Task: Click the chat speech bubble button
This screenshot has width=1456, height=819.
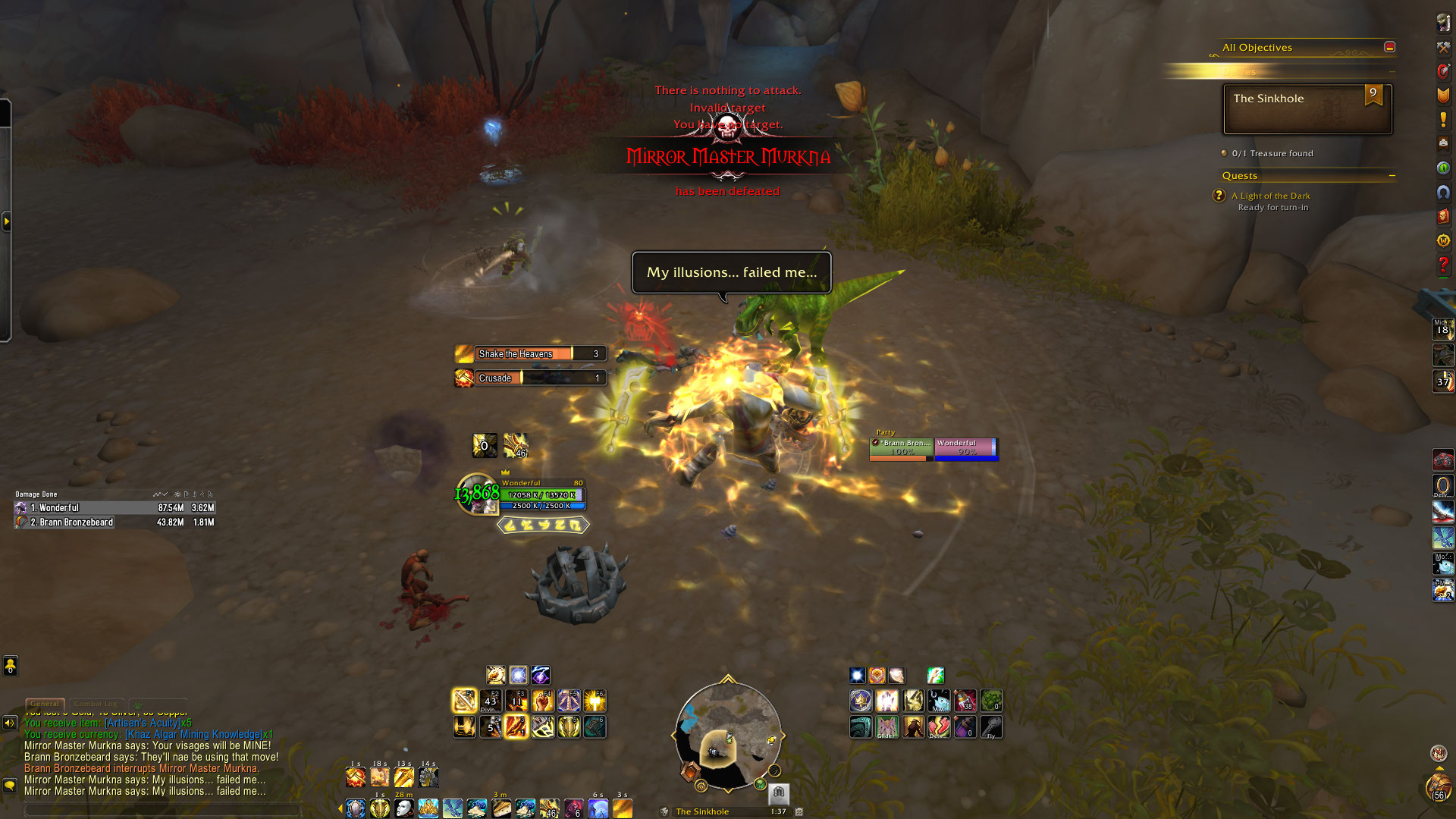Action: pyautogui.click(x=10, y=786)
